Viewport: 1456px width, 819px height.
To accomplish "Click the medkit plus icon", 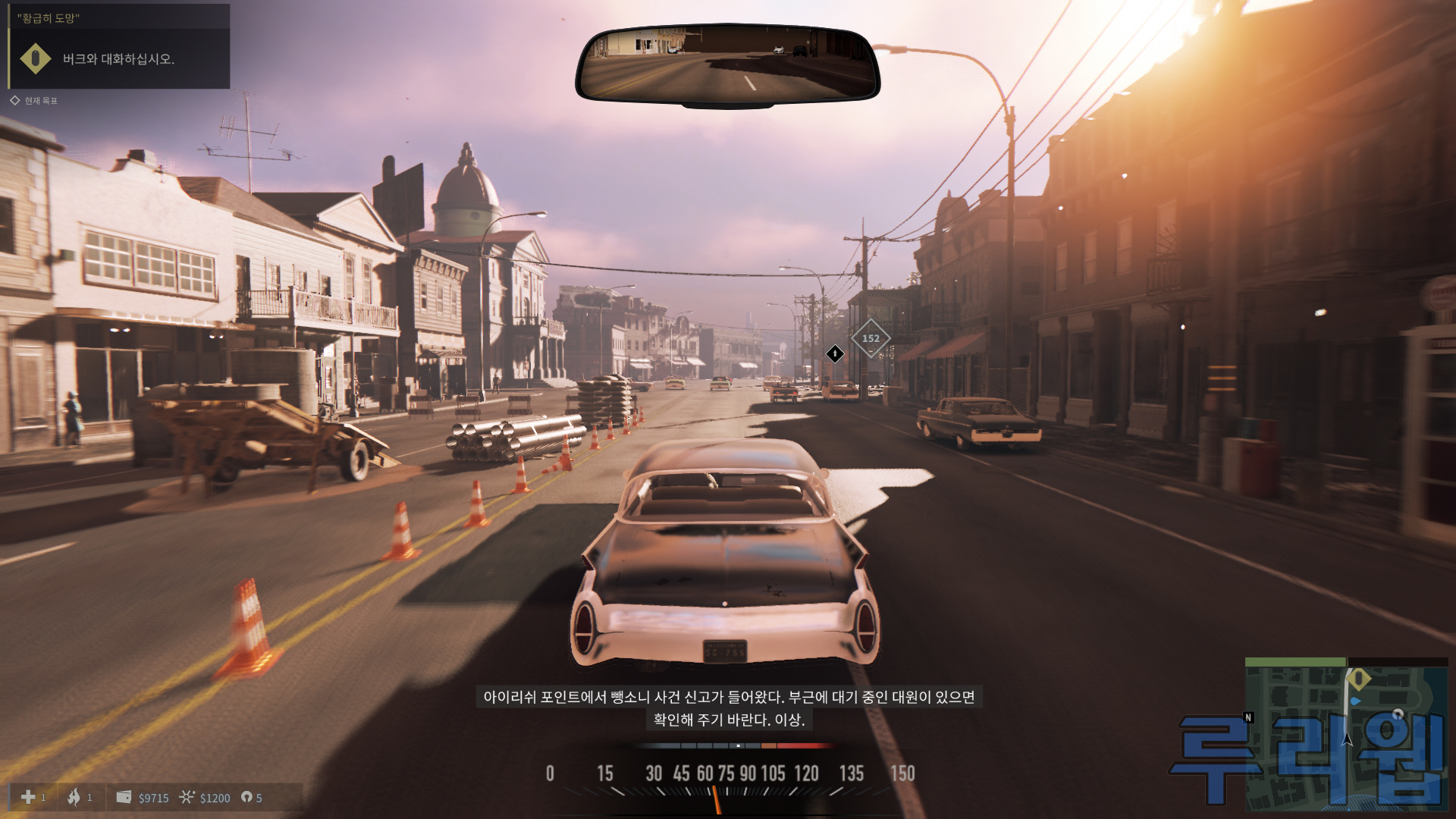I will click(28, 797).
